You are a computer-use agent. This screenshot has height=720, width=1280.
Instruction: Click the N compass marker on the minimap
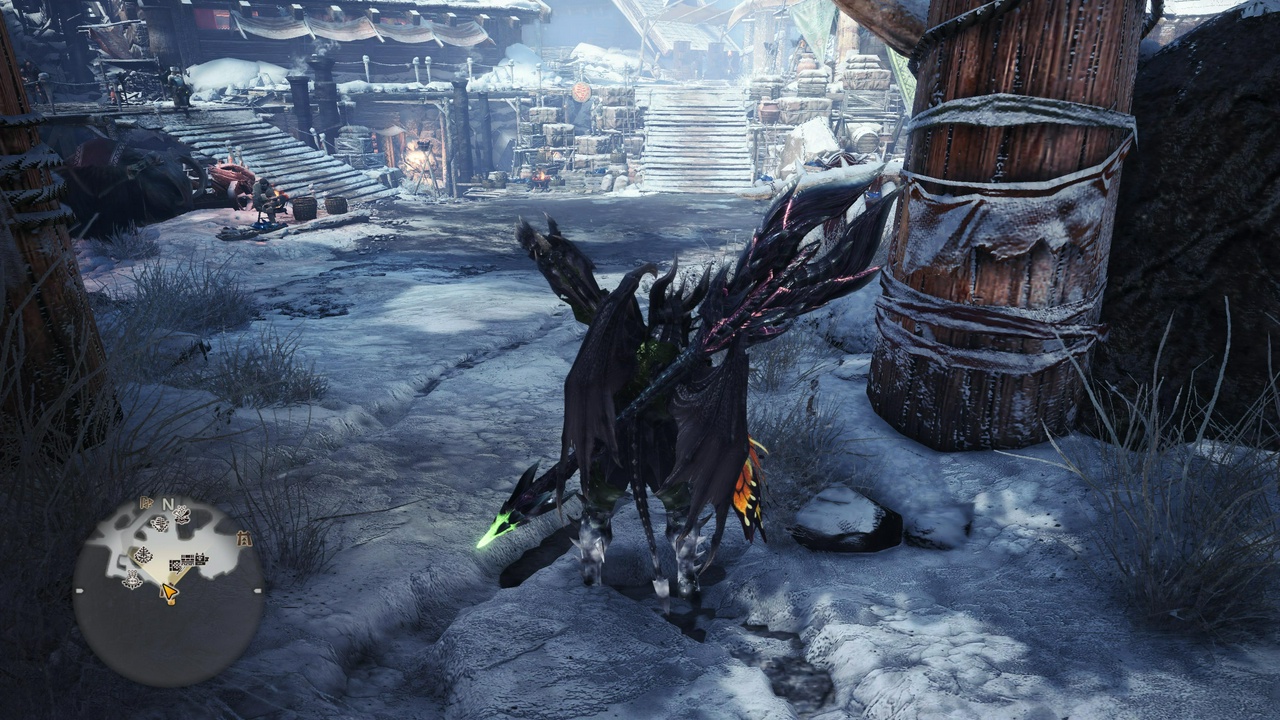click(167, 503)
